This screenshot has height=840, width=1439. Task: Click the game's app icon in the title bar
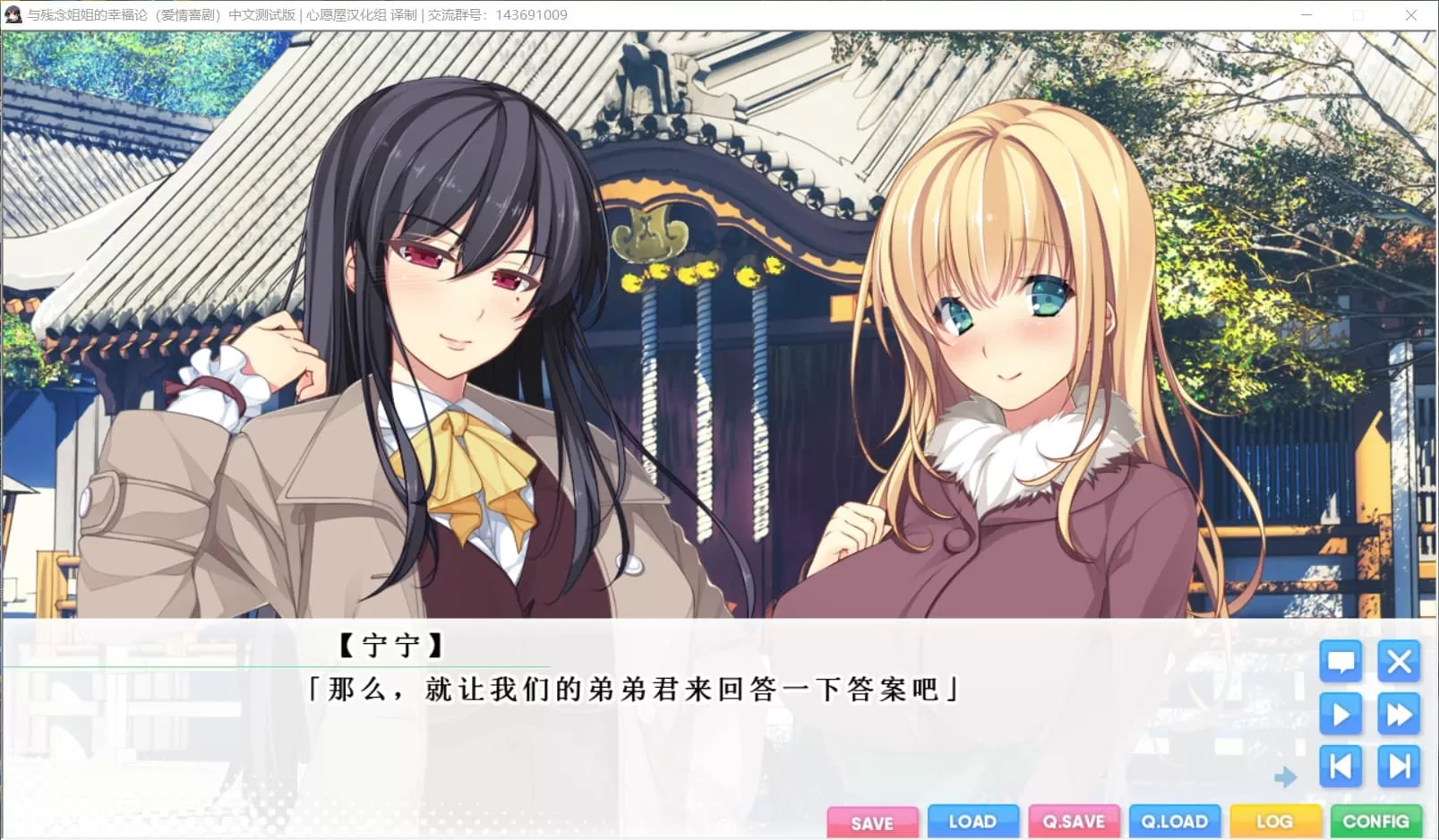pyautogui.click(x=14, y=14)
